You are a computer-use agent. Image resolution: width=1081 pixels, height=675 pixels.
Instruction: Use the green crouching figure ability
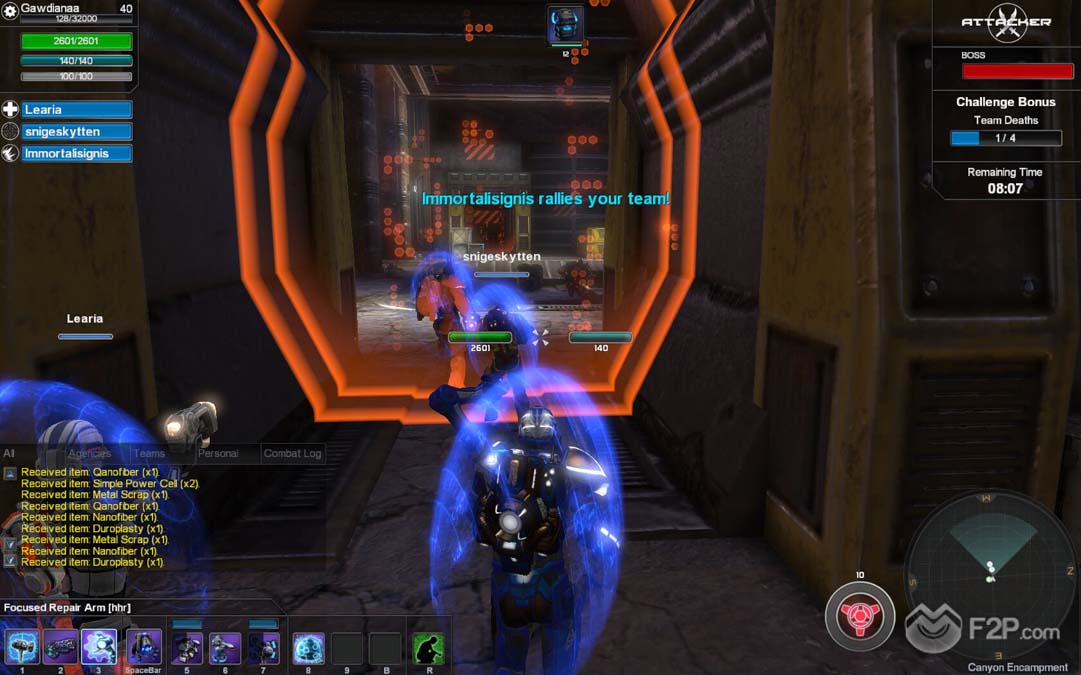(x=428, y=648)
